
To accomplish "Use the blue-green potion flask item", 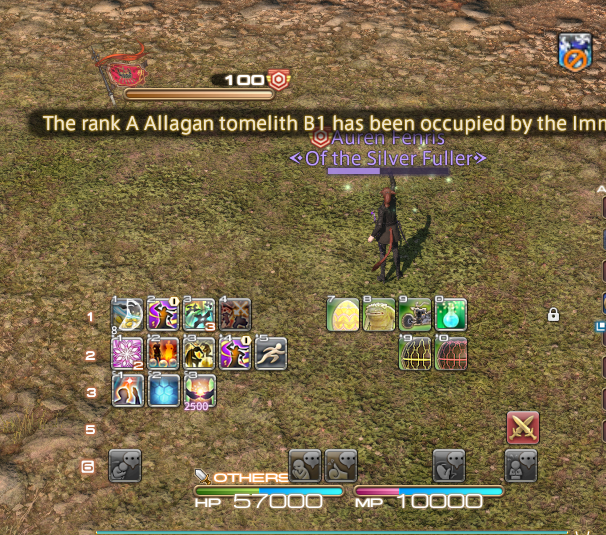I will (x=451, y=315).
